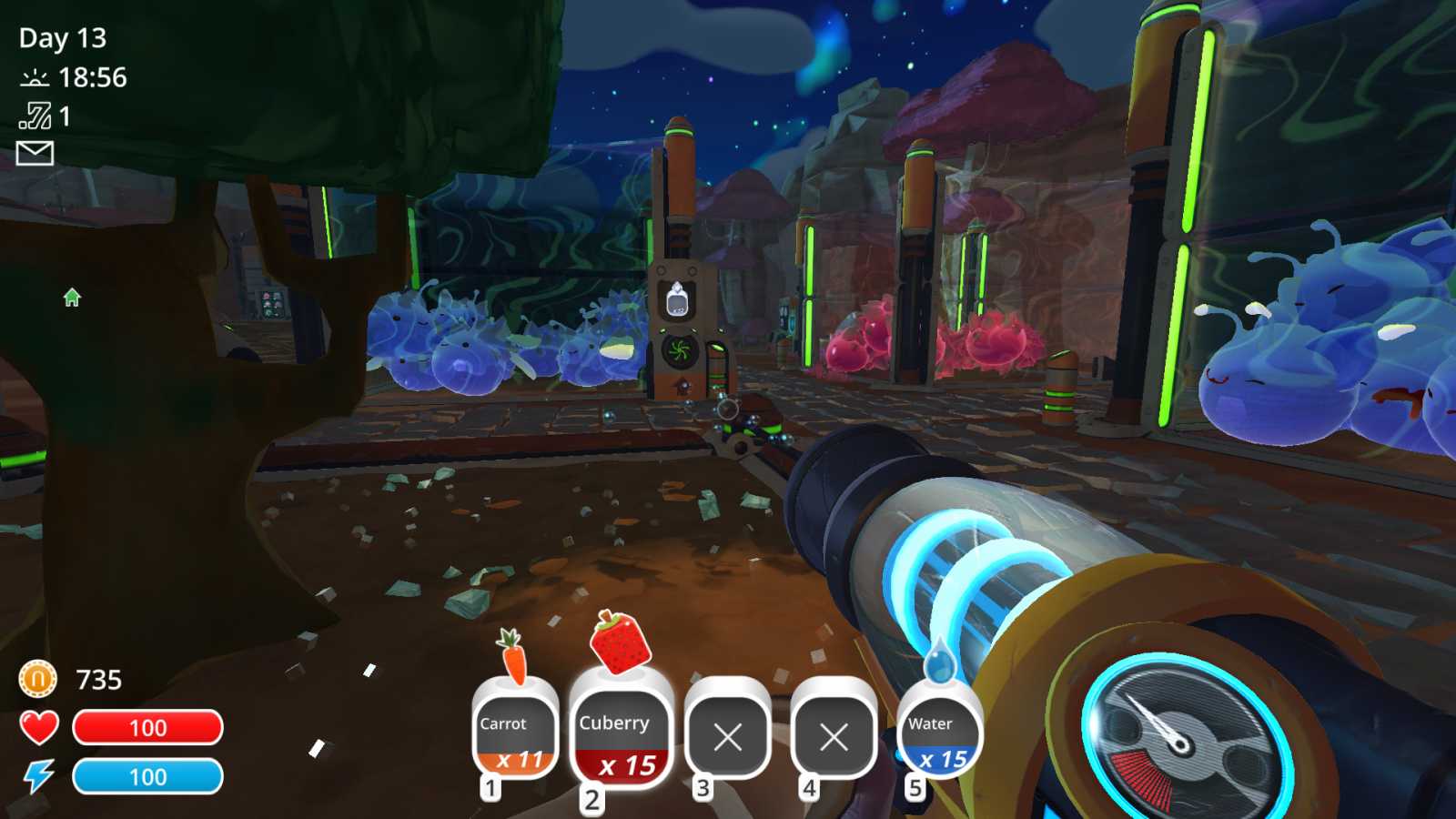Viewport: 1456px width, 819px height.
Task: Select the sunset clock icon beside 18:56
Action: [x=34, y=77]
